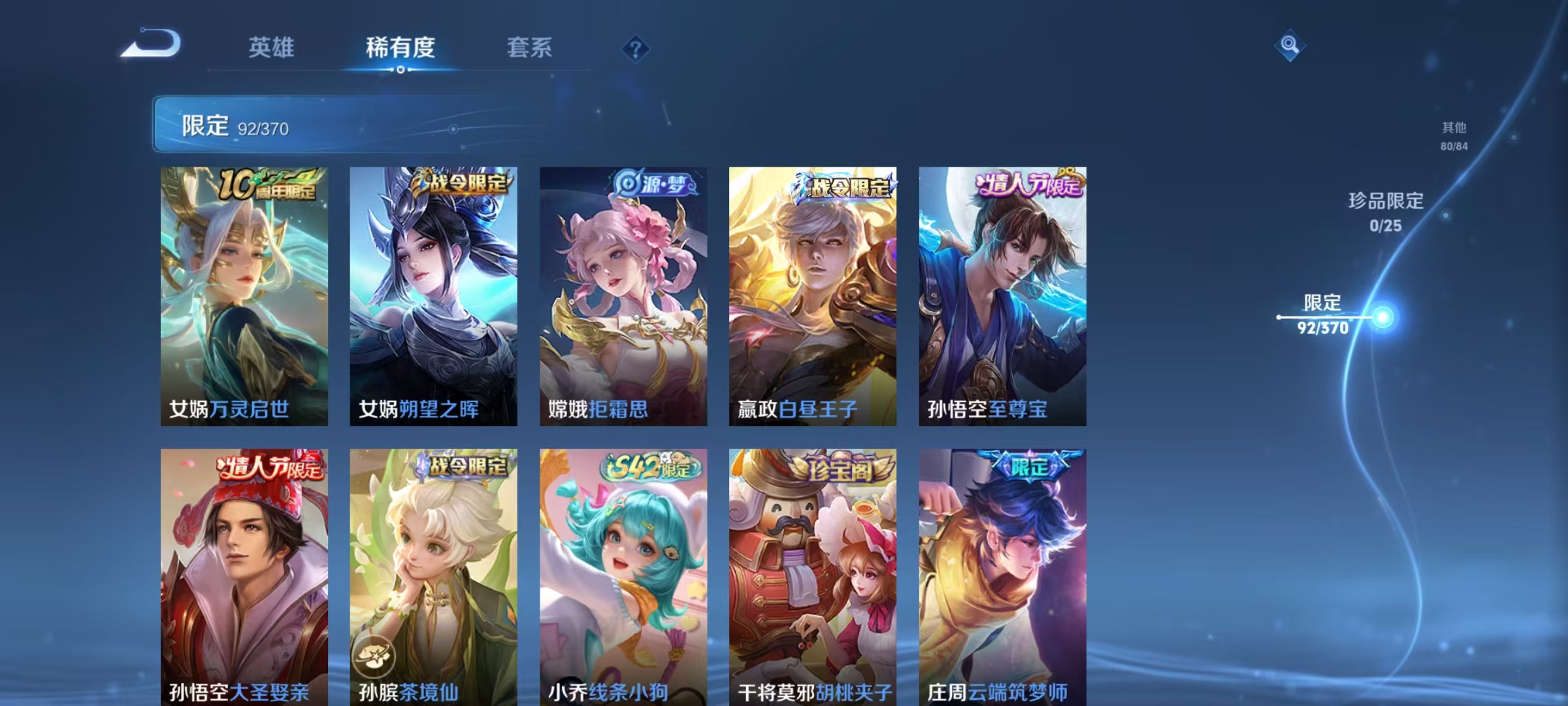Click the 情人节限定 badge on 孙悟空至尊宝
Image resolution: width=1568 pixels, height=706 pixels.
[1030, 185]
